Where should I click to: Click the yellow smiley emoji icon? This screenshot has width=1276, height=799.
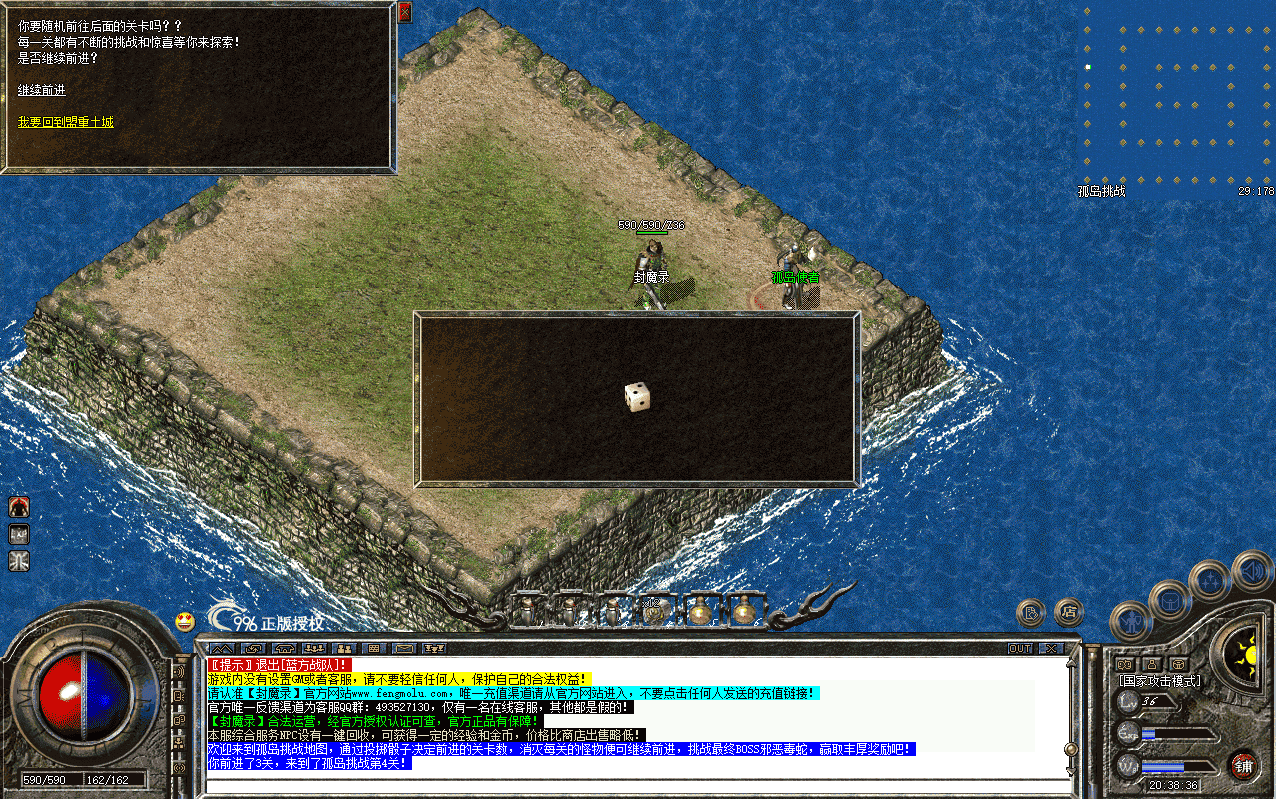pyautogui.click(x=185, y=621)
